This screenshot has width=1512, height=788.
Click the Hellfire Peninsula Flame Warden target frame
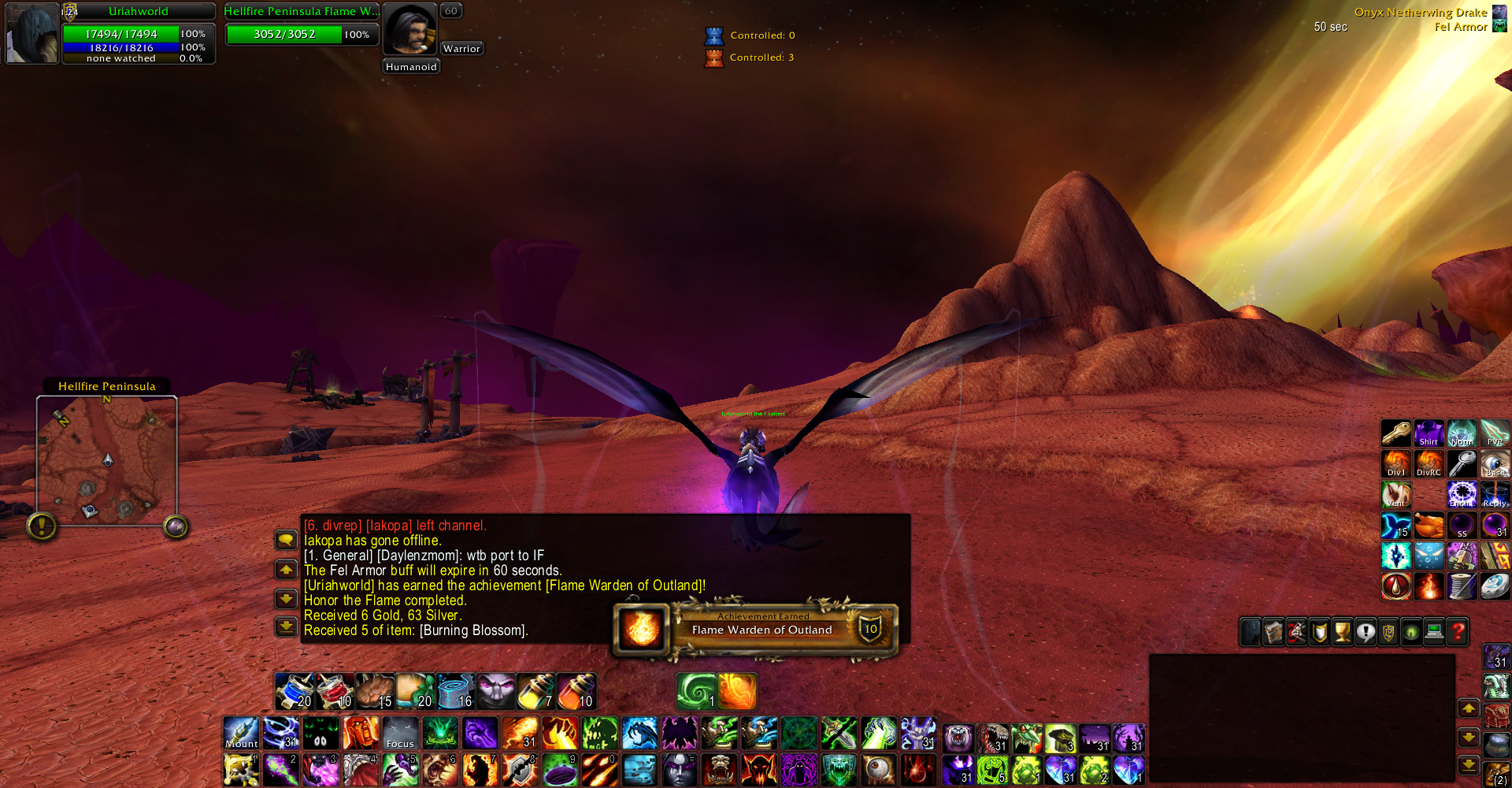click(301, 24)
